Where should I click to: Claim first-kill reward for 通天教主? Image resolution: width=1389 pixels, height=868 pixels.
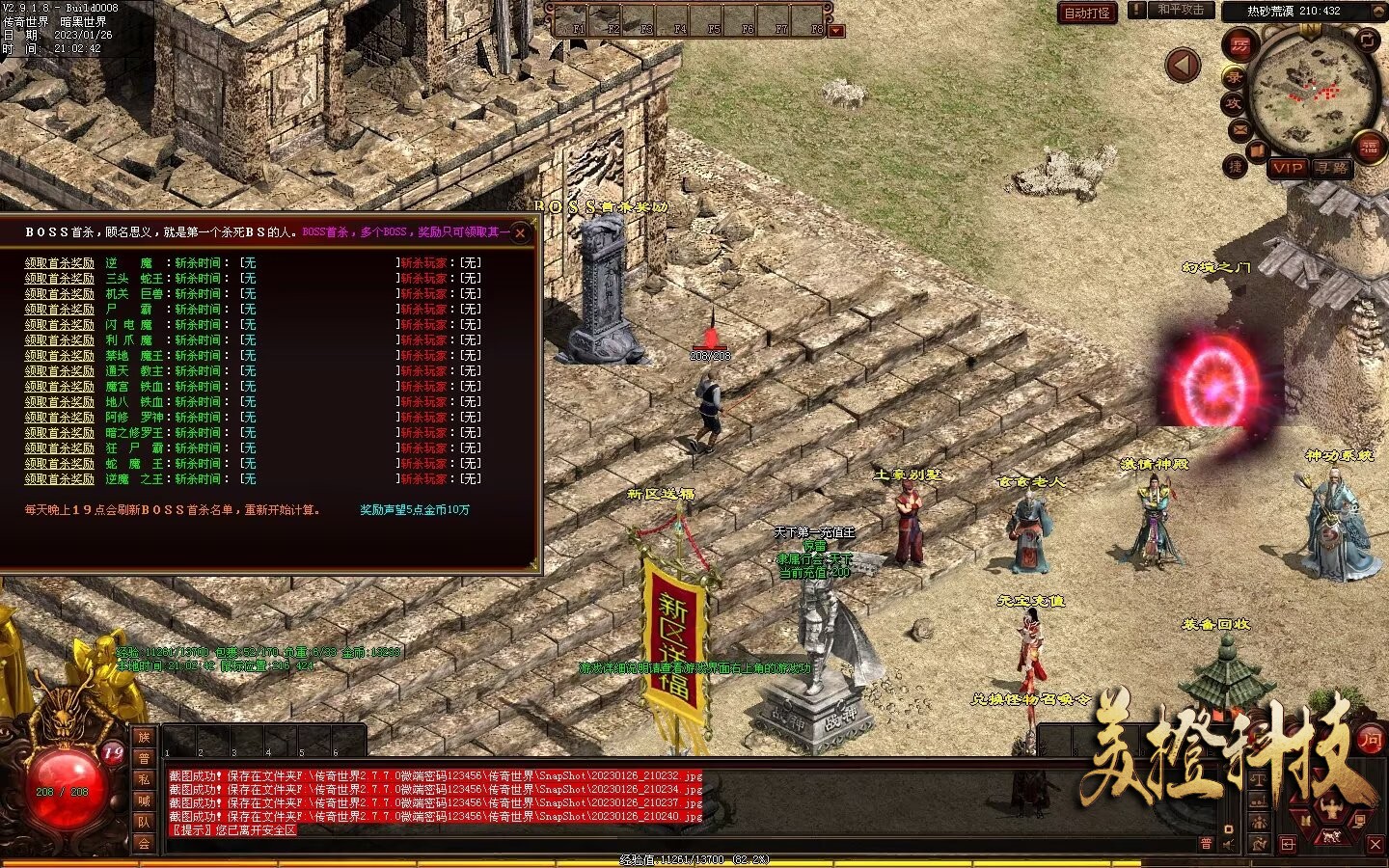(x=60, y=371)
